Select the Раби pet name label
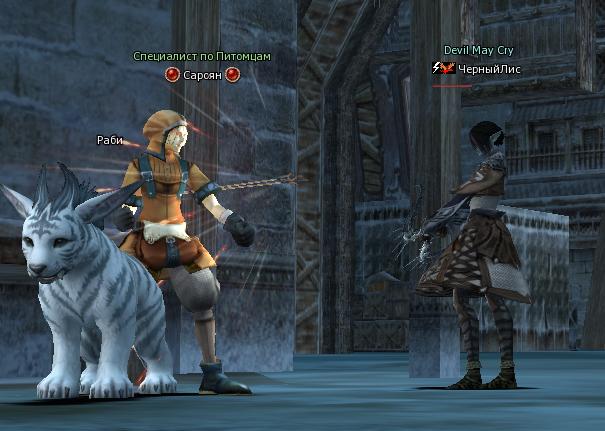The image size is (605, 431). pyautogui.click(x=110, y=140)
